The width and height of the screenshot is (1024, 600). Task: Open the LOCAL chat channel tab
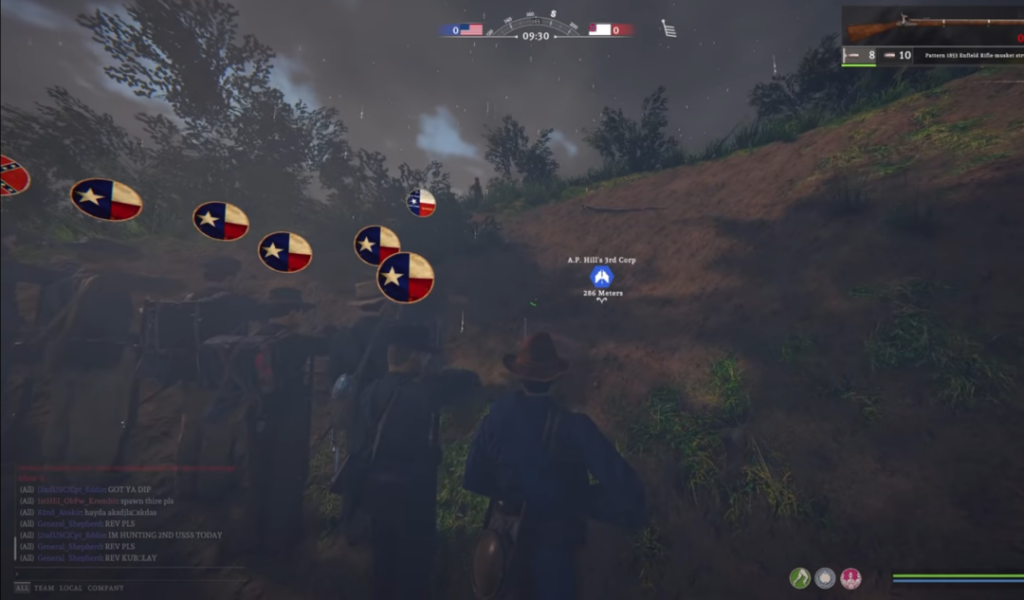pyautogui.click(x=71, y=588)
